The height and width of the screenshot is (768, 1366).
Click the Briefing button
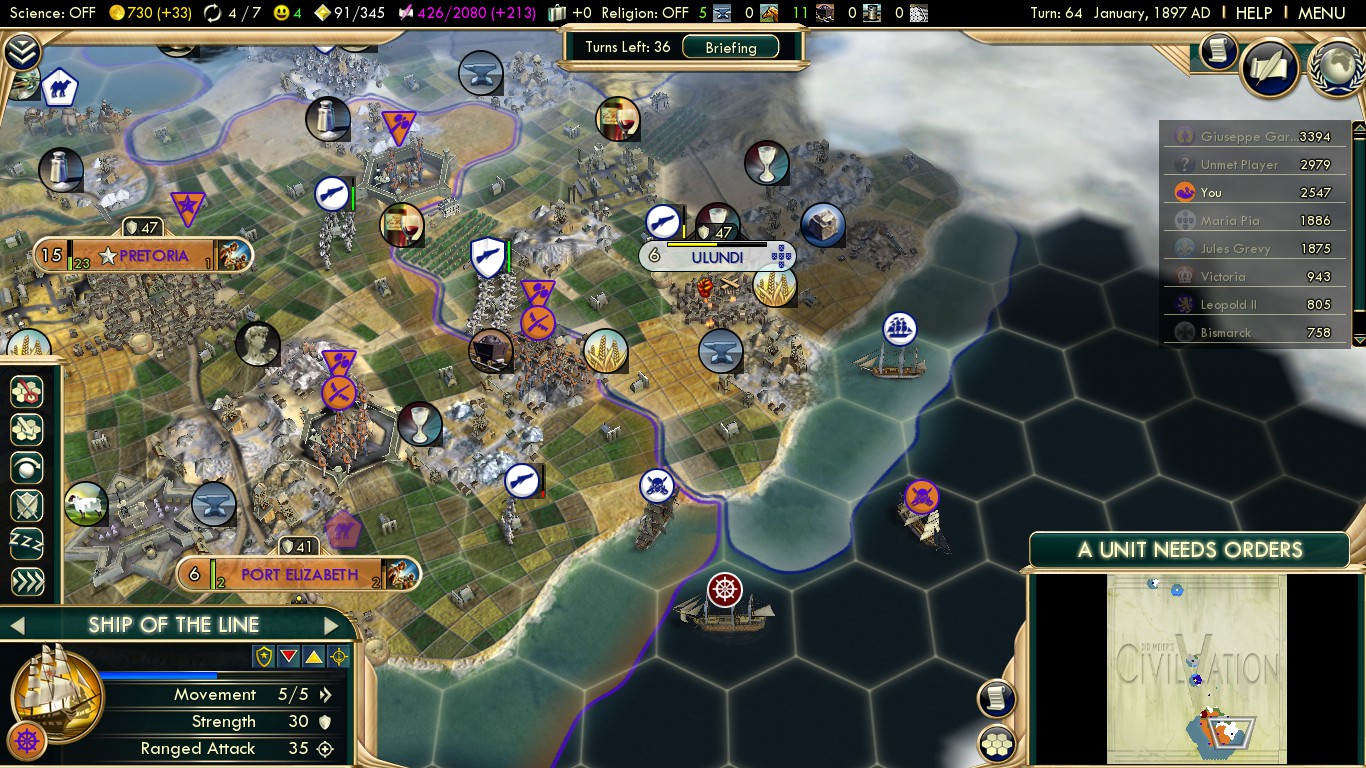point(730,47)
